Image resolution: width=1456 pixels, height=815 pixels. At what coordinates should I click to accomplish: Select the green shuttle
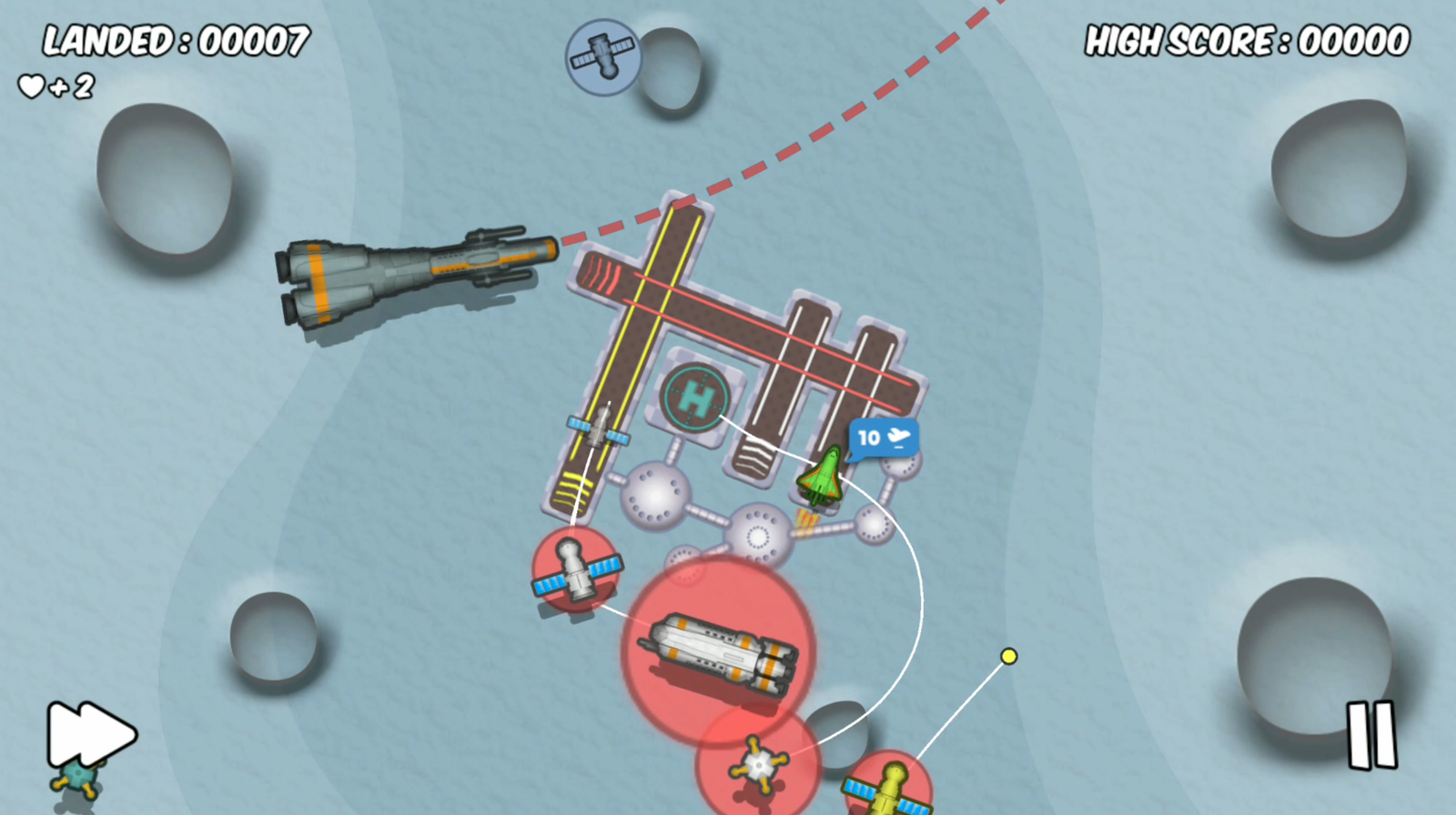[822, 476]
